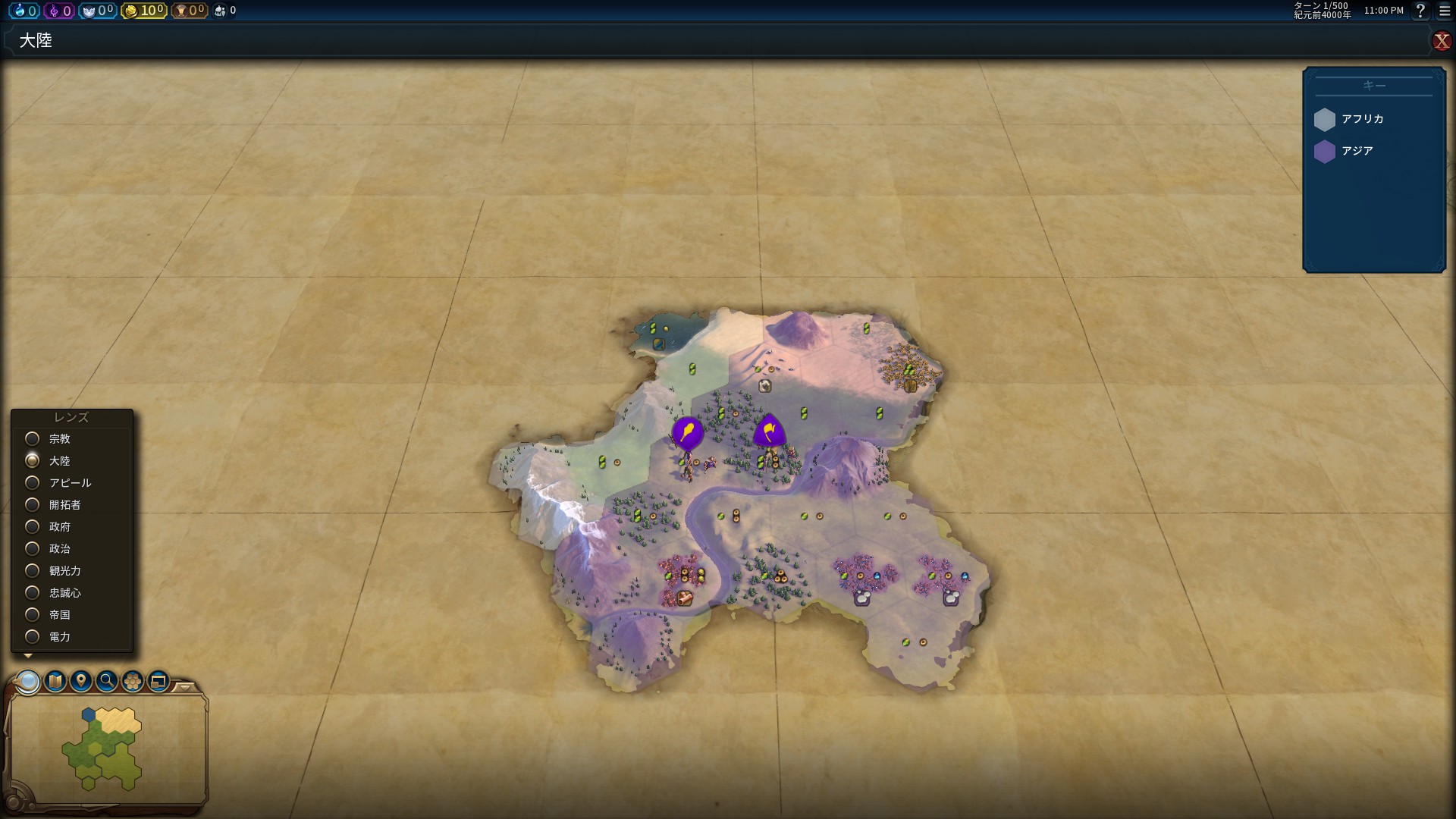
Task: Open the game menu hamburger icon
Action: pyautogui.click(x=1444, y=11)
